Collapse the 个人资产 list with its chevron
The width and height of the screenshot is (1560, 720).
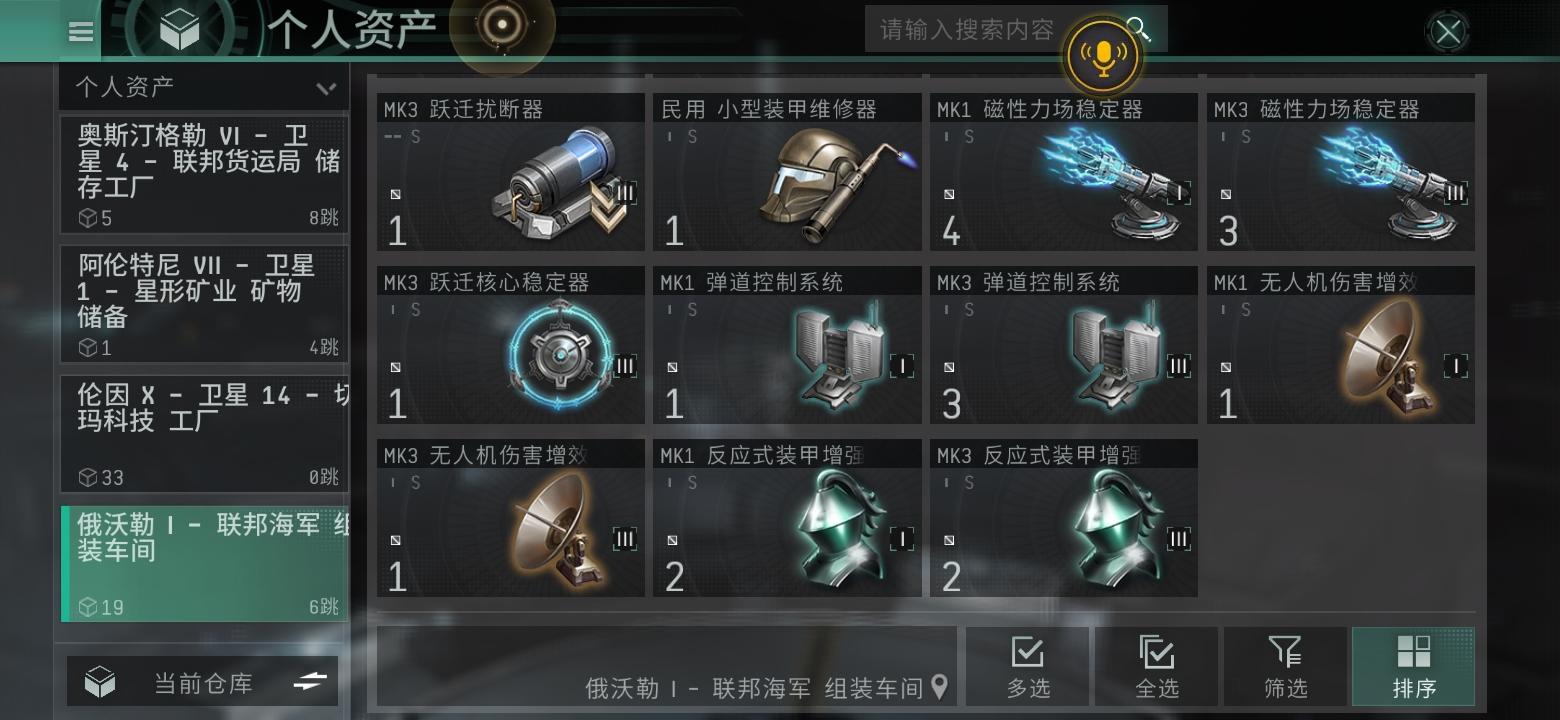[325, 87]
